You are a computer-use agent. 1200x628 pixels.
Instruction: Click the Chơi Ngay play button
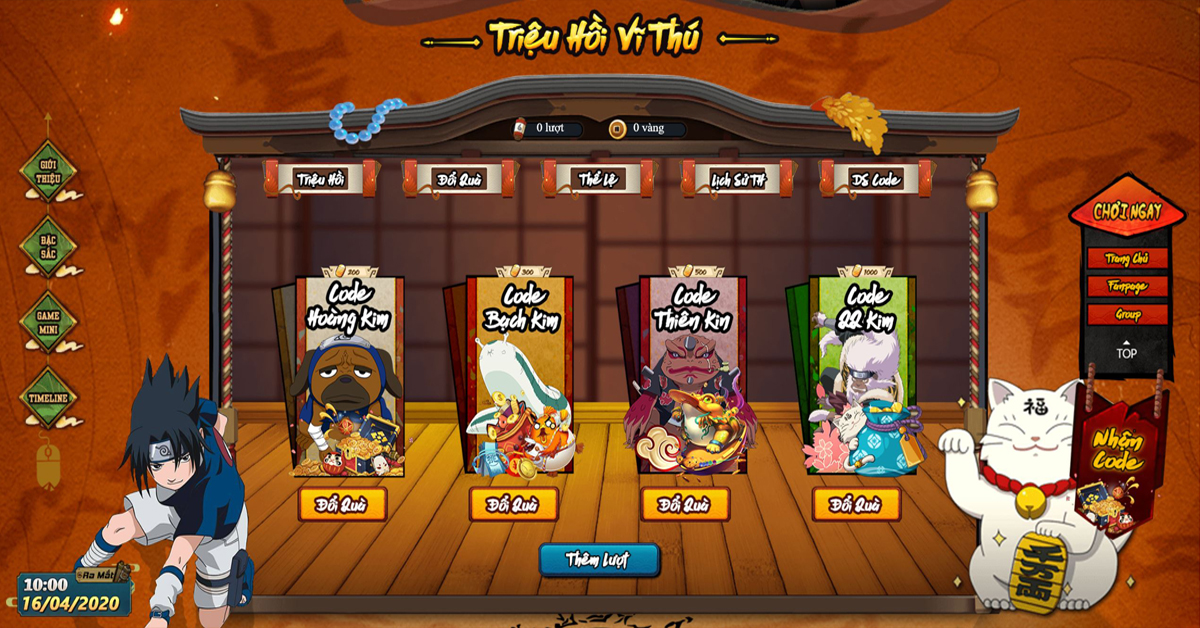pos(1127,212)
